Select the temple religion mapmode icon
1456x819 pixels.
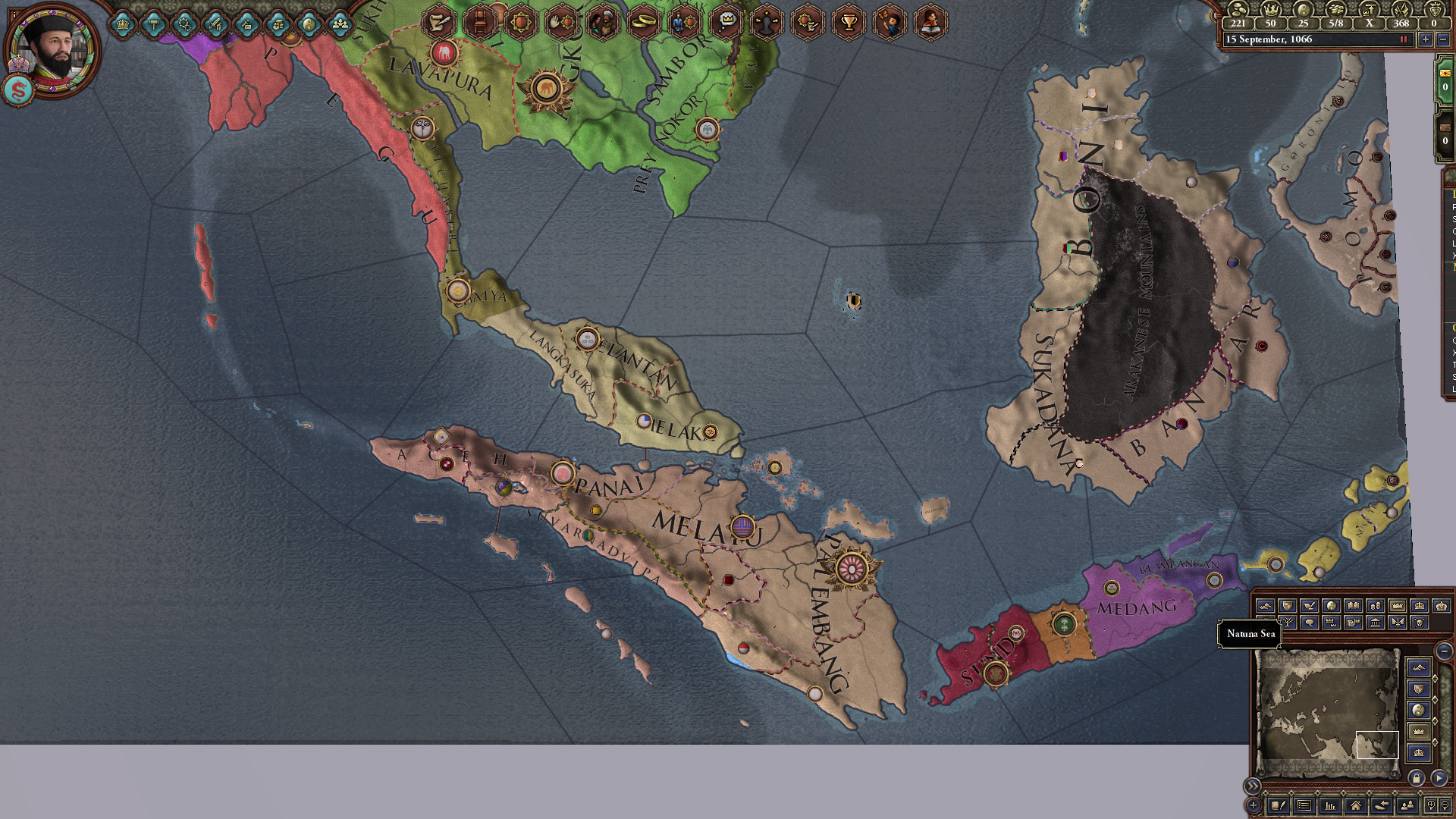pos(1376,623)
